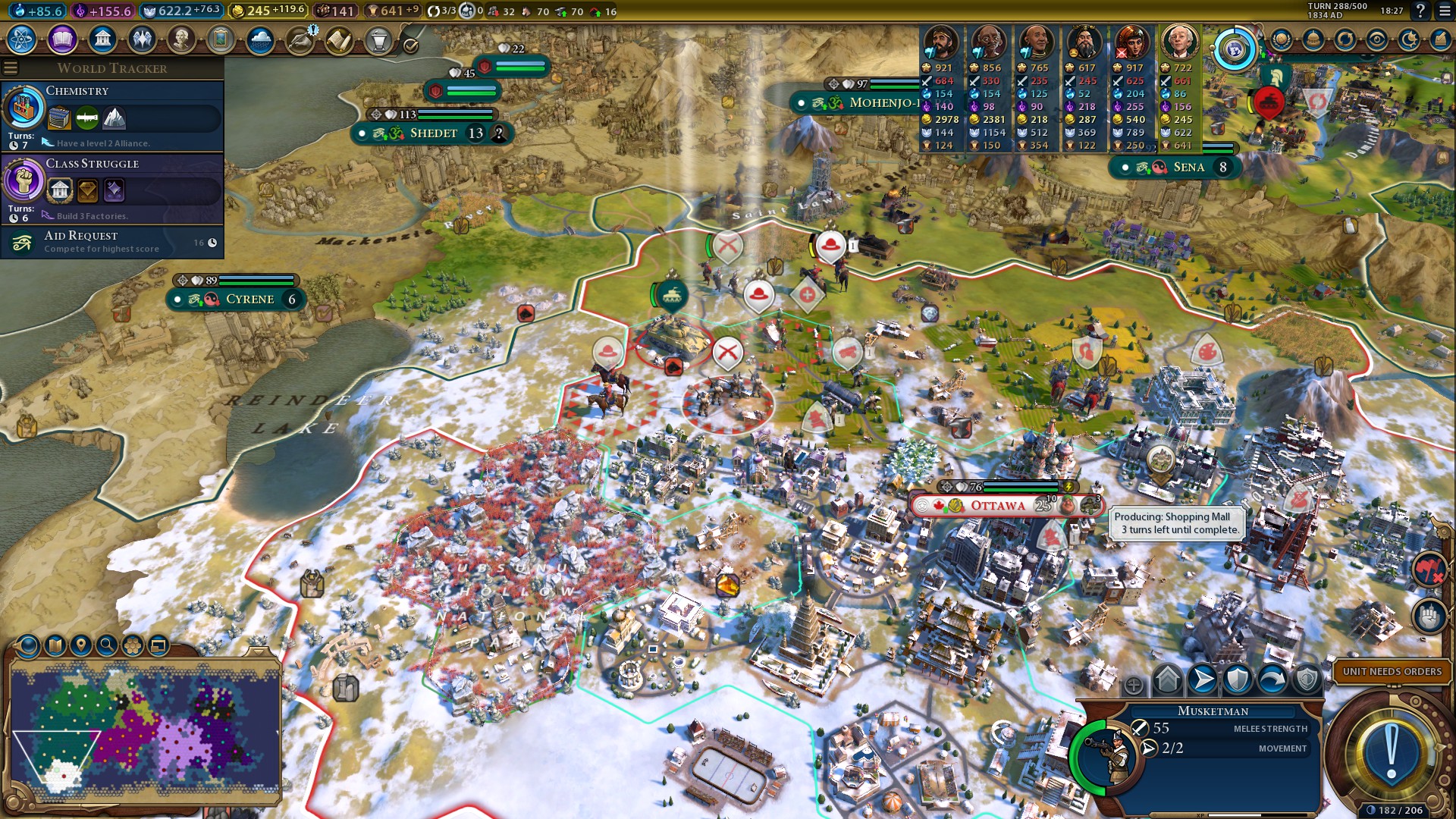Image resolution: width=1456 pixels, height=819 pixels.
Task: Choose the Musketman fortify shield action
Action: pos(1238,679)
